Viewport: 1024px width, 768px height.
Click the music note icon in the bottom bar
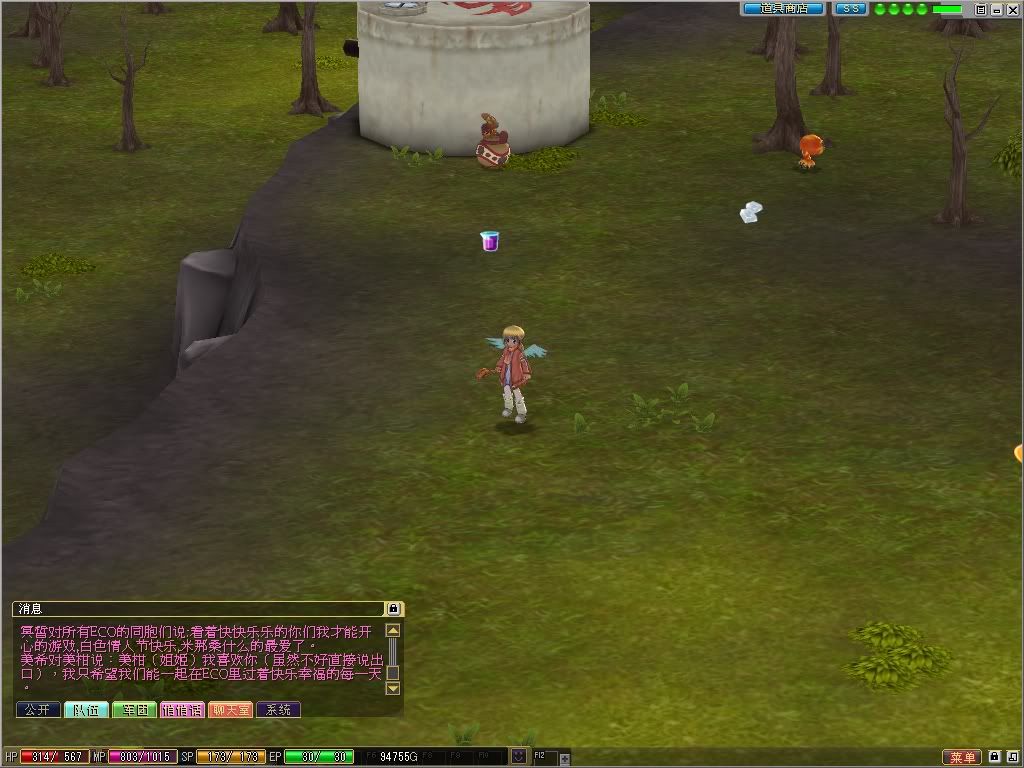(1011, 757)
